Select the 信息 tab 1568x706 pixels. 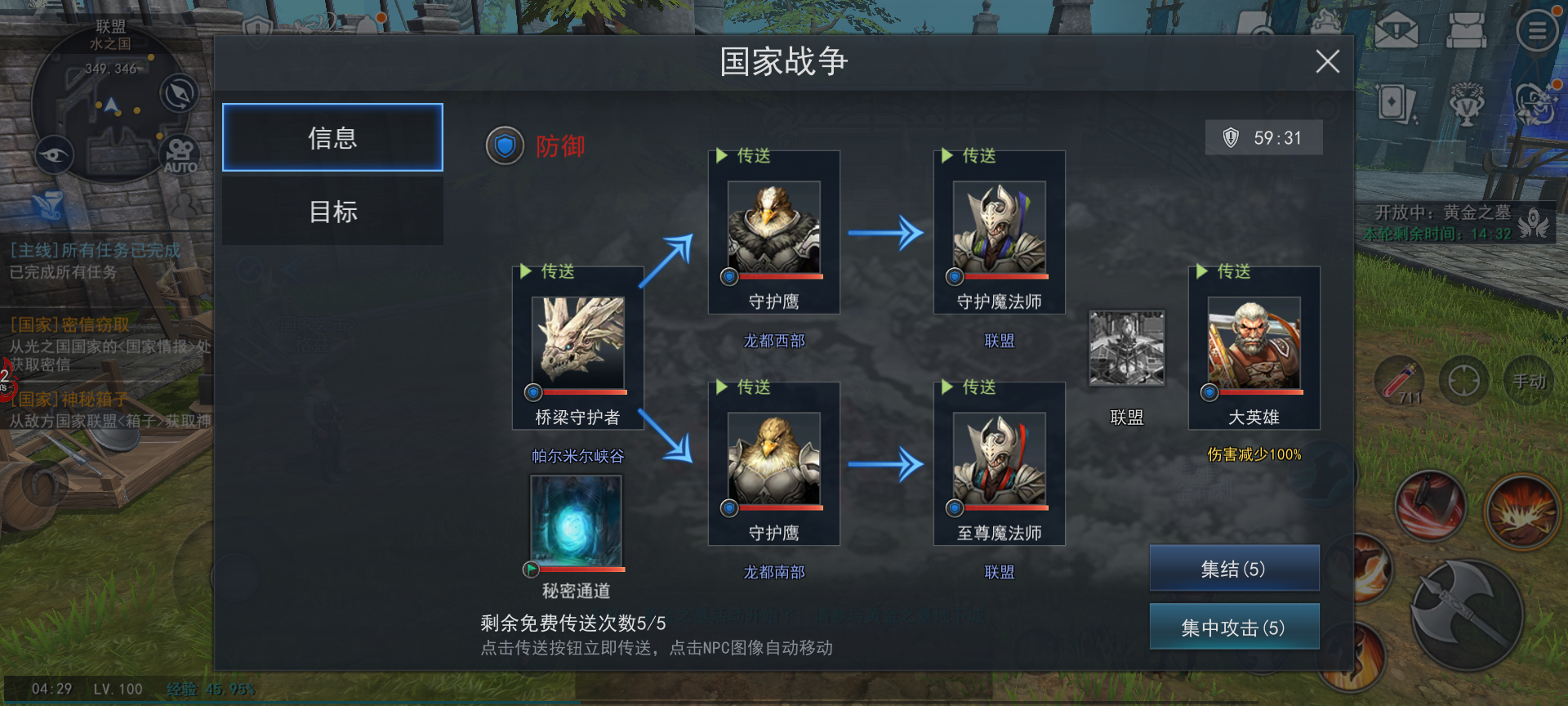[x=332, y=137]
